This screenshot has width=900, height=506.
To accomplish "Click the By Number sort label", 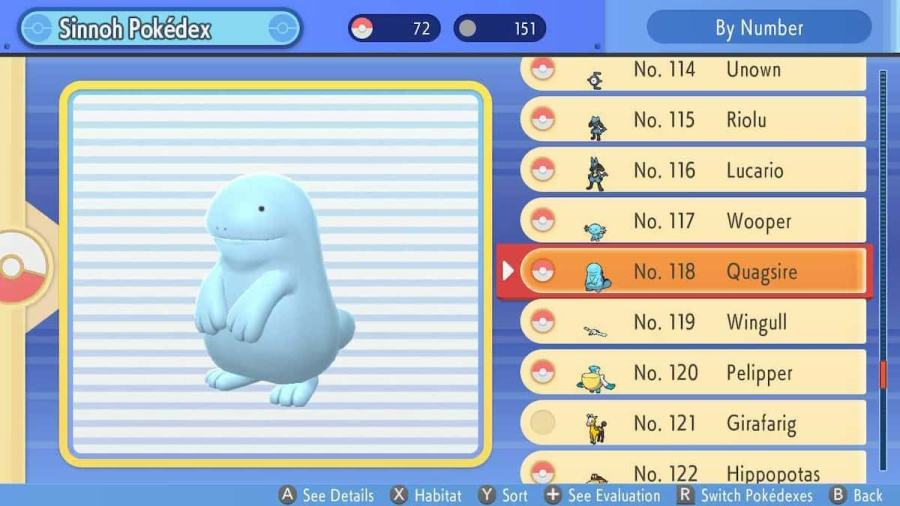I will [759, 27].
